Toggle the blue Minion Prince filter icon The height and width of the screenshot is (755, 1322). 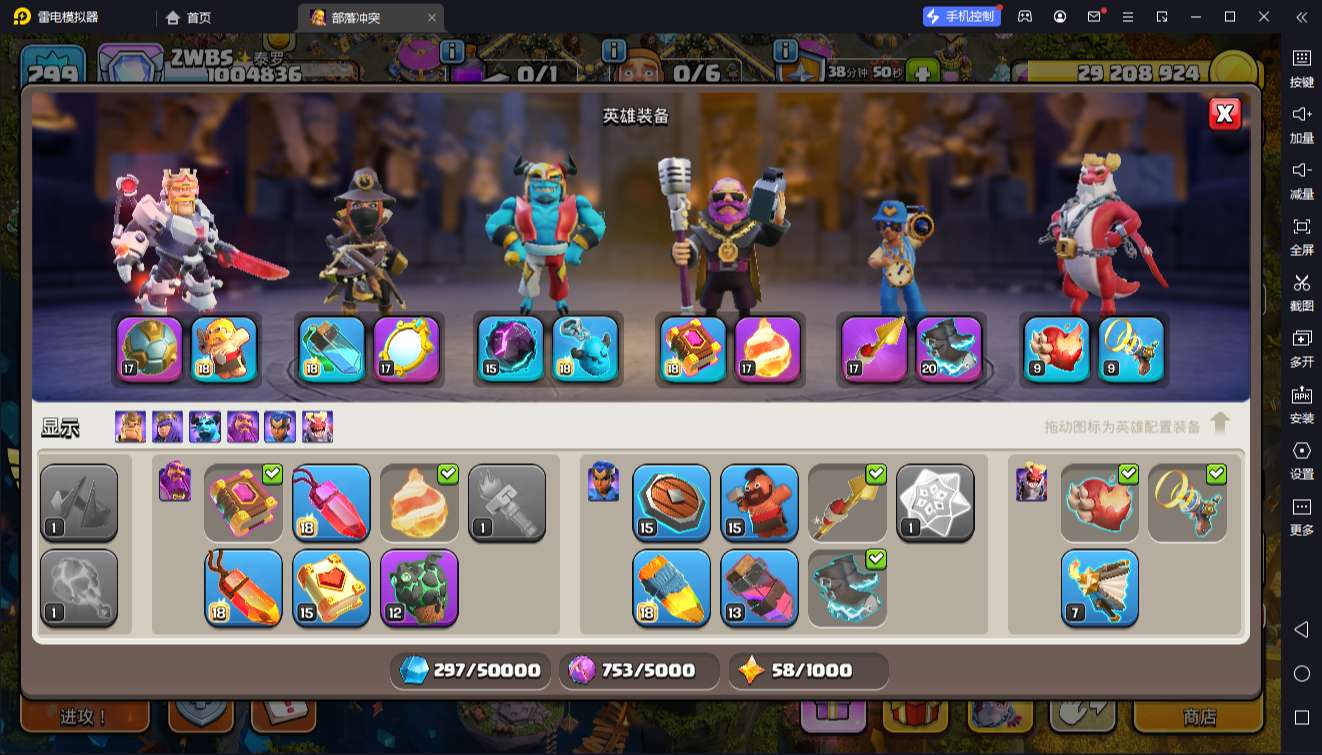click(205, 427)
